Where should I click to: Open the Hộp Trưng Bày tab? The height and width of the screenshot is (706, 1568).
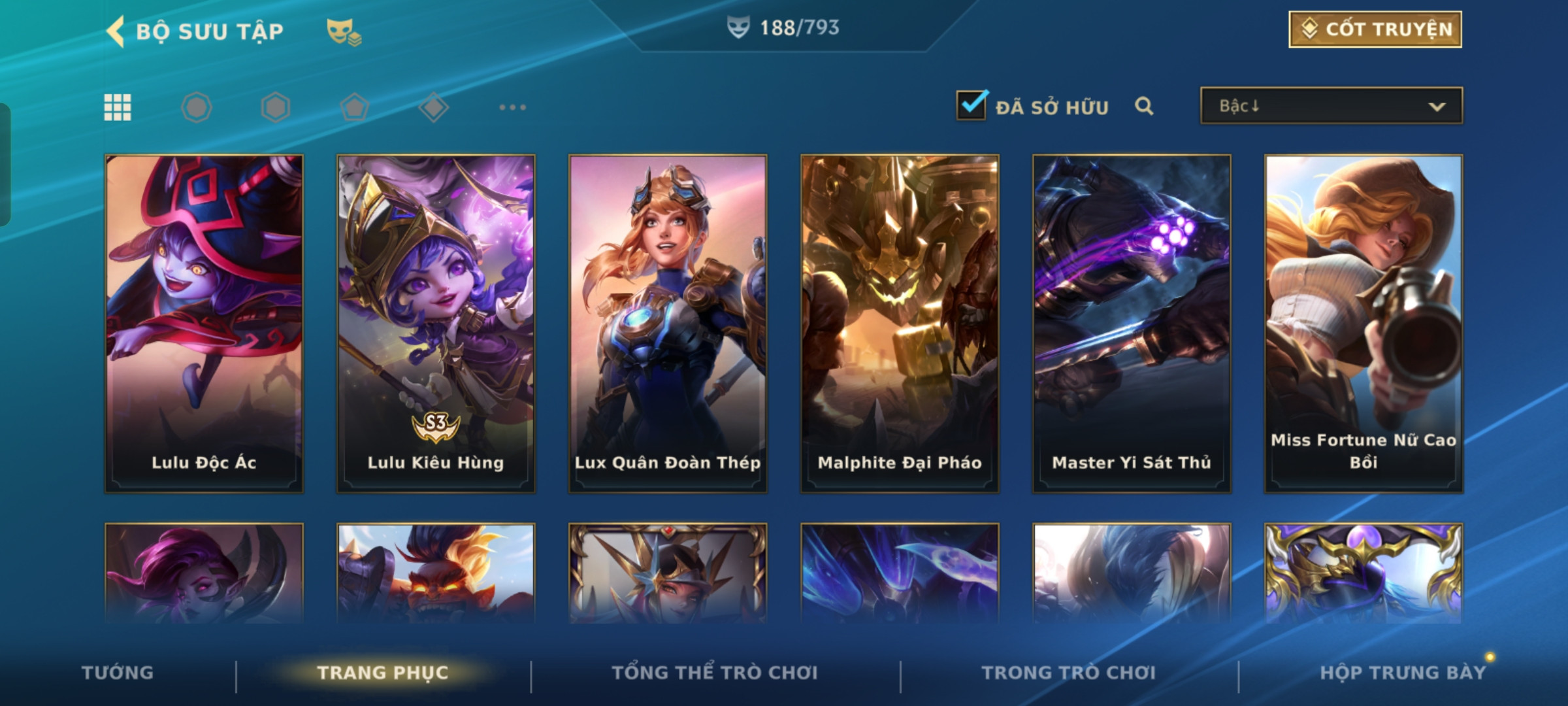tap(1403, 673)
